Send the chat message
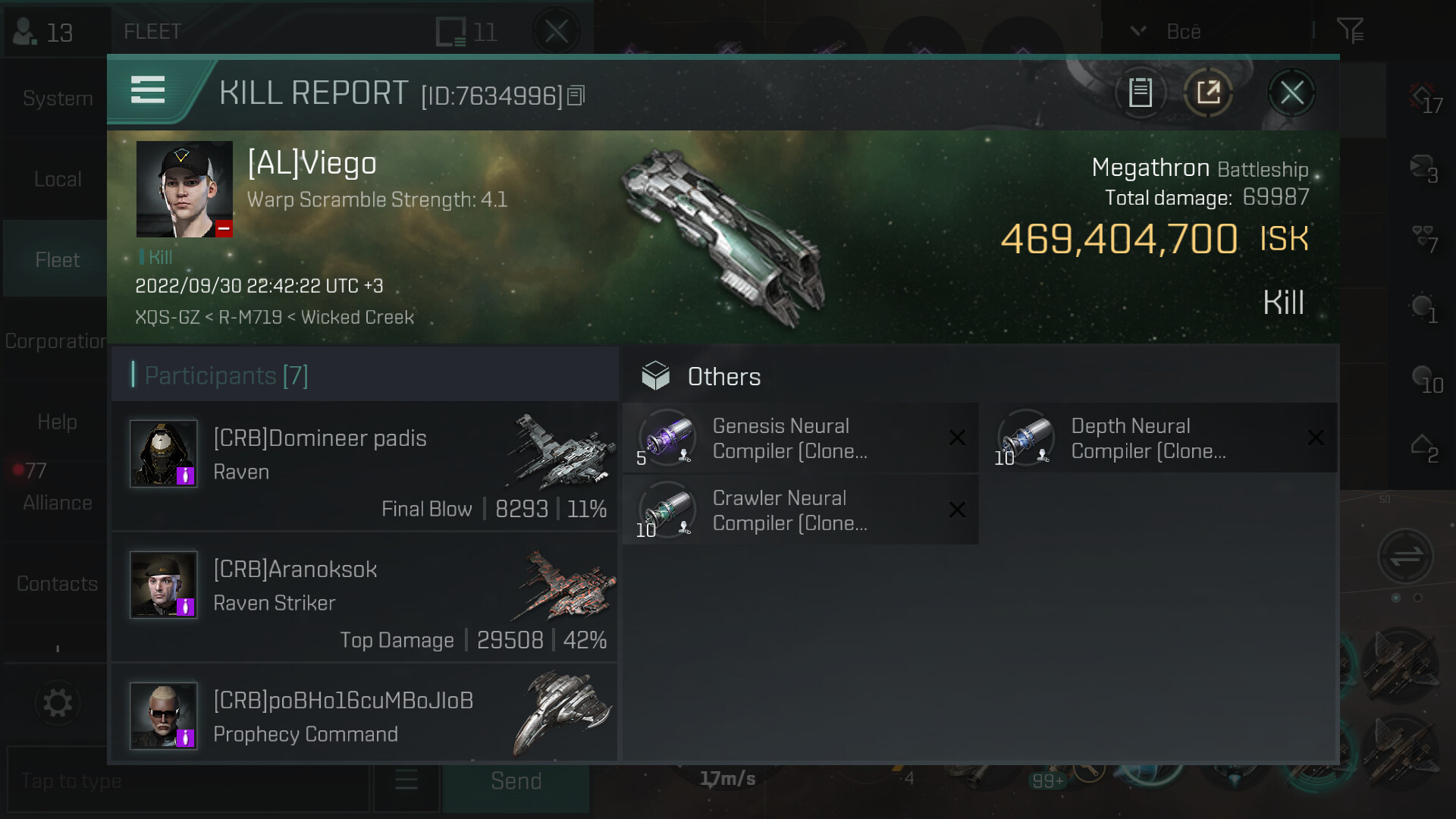This screenshot has width=1456, height=819. coord(516,781)
